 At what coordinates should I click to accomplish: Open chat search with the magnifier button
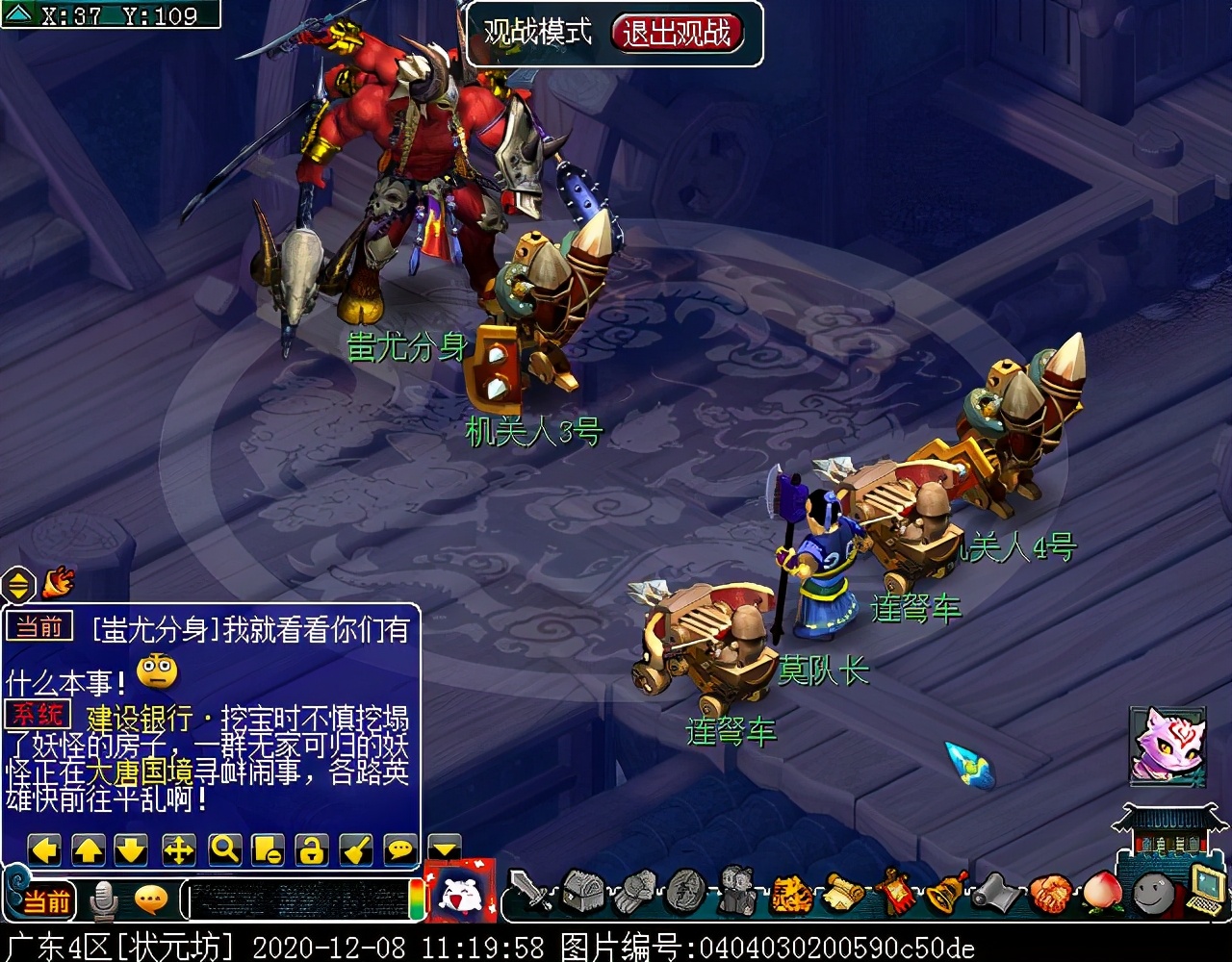pyautogui.click(x=224, y=849)
